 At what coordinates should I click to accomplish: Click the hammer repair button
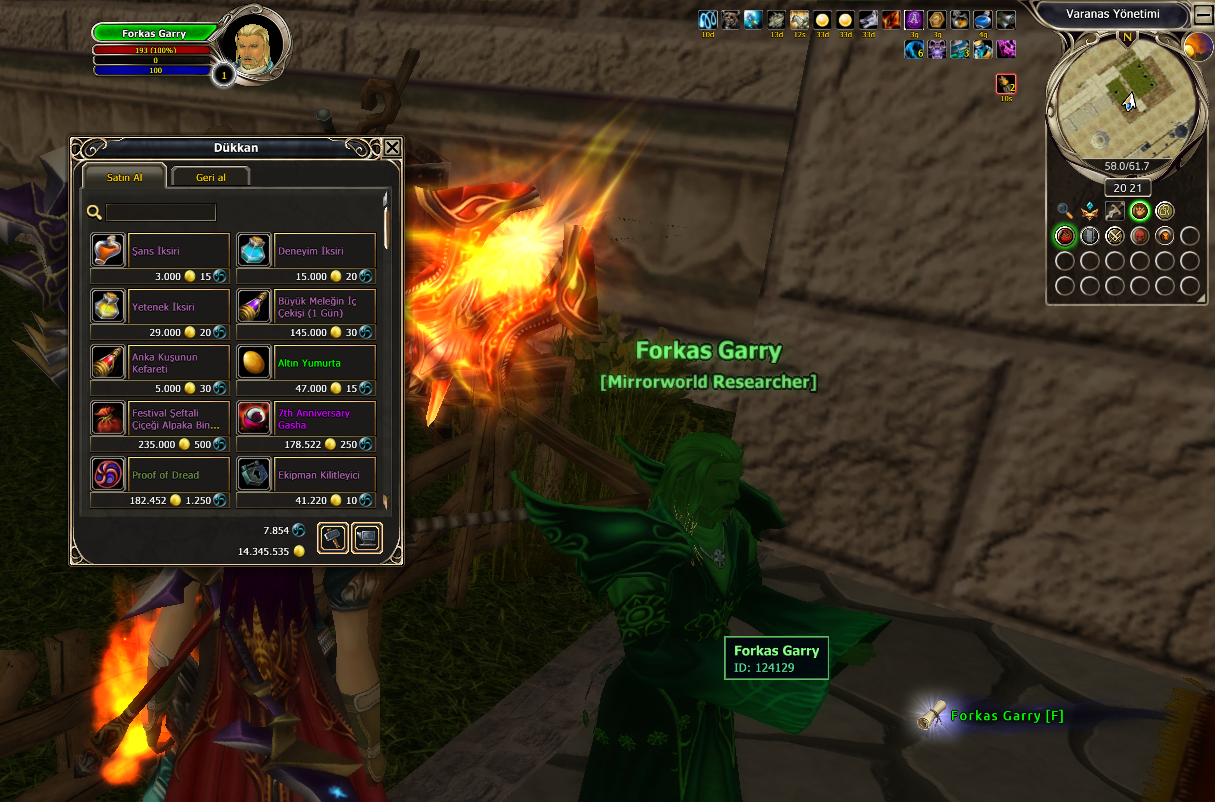(x=333, y=538)
